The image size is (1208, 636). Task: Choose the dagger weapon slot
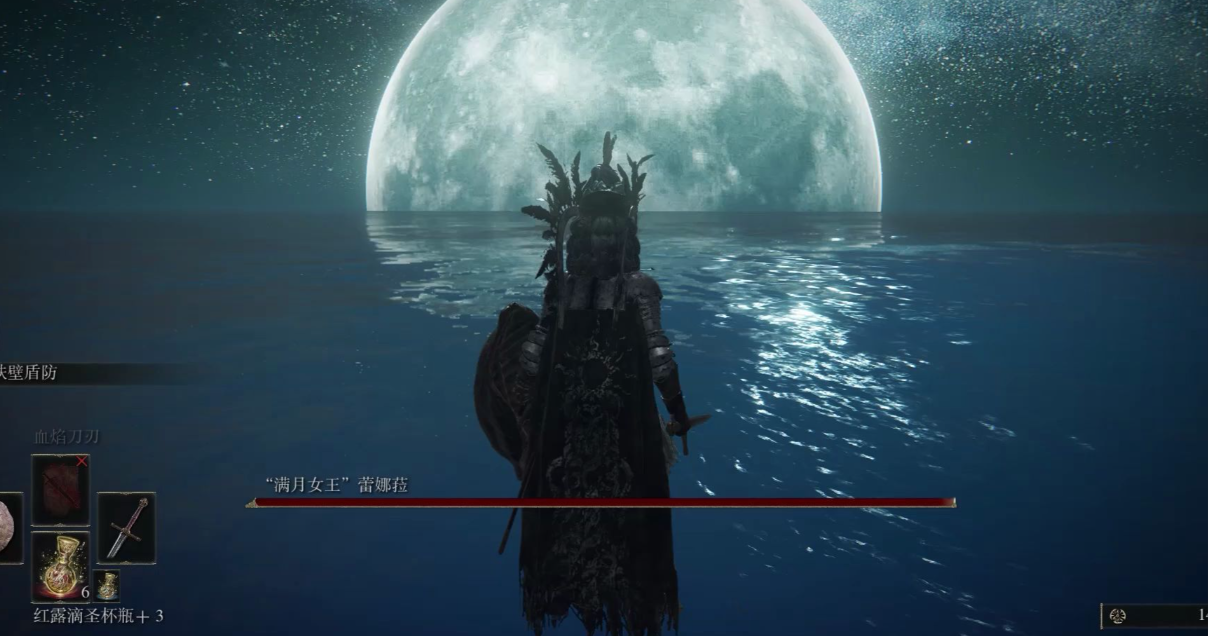coord(126,527)
